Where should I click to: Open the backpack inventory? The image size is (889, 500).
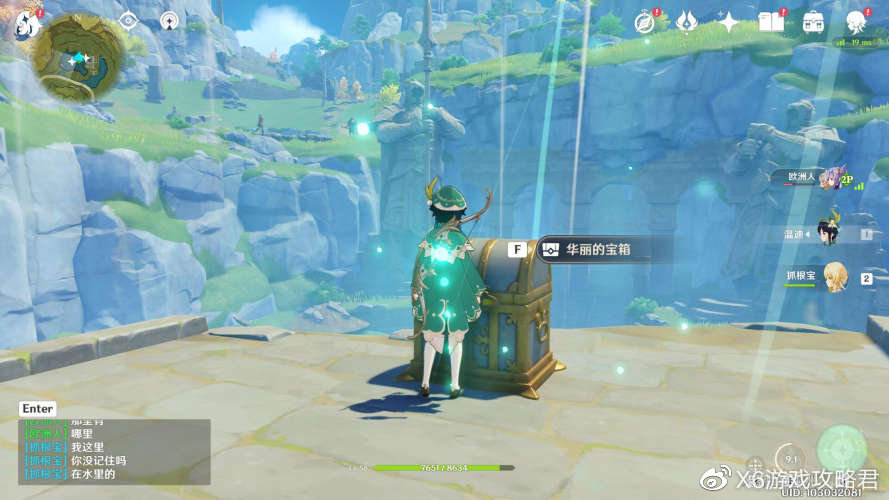(813, 21)
